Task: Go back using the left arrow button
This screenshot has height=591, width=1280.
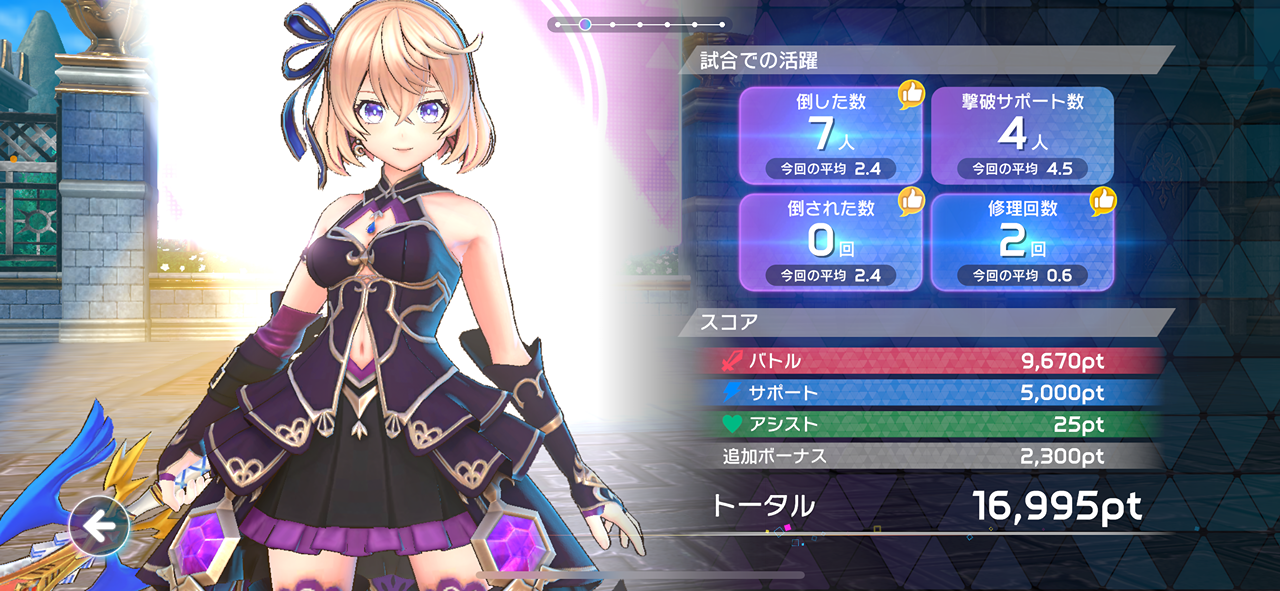Action: pyautogui.click(x=99, y=526)
